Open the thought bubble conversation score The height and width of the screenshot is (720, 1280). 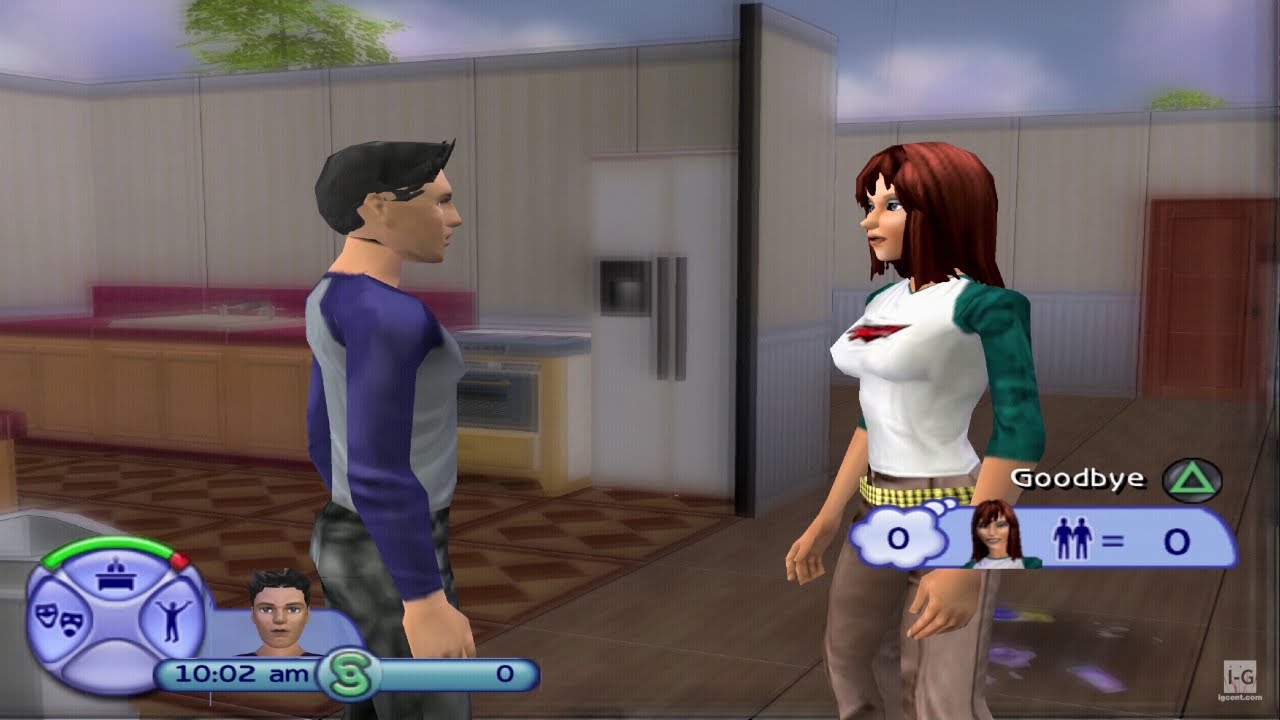click(895, 537)
